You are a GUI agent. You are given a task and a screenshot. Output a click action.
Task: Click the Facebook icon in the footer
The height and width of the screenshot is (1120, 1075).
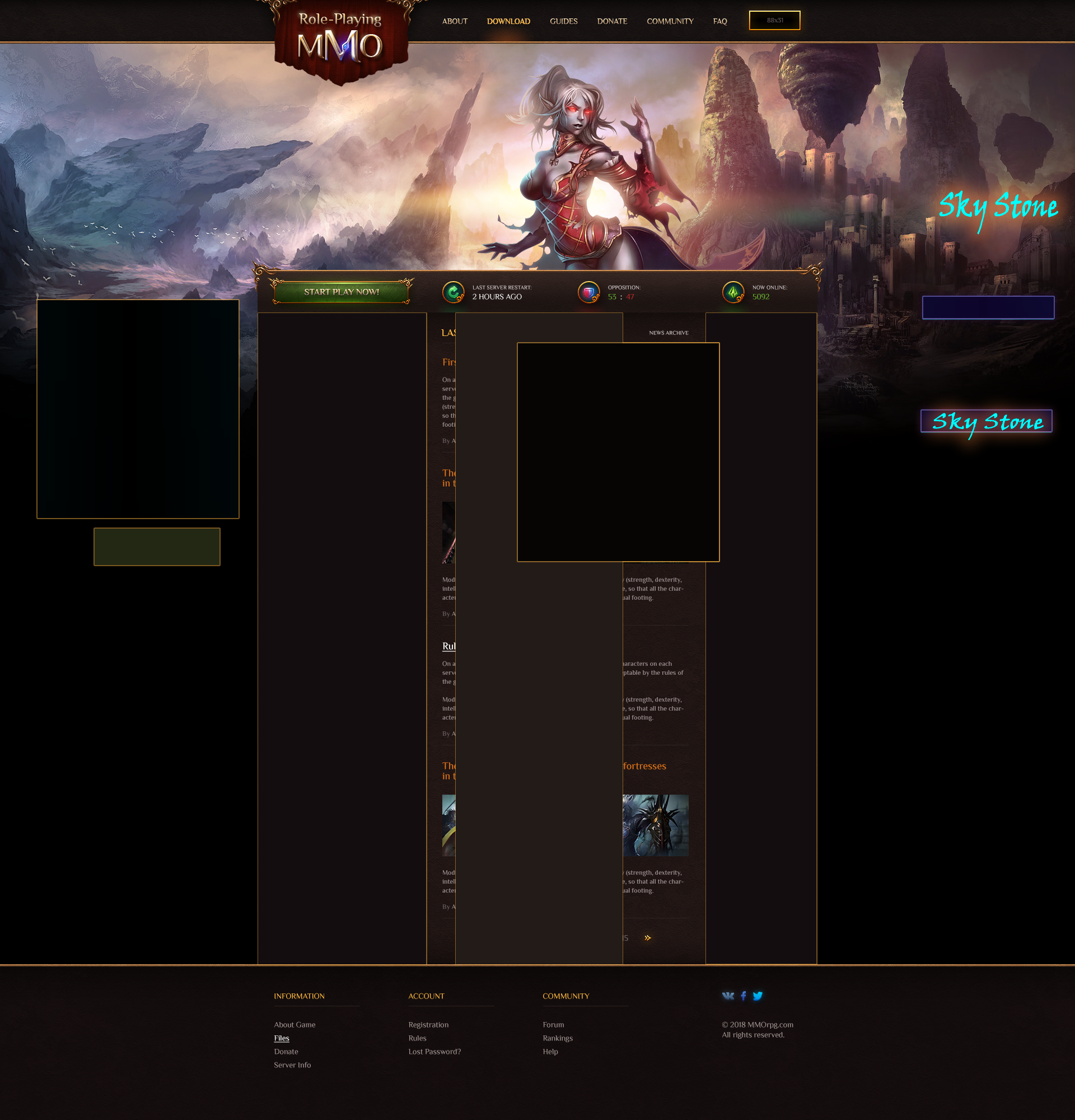[743, 996]
